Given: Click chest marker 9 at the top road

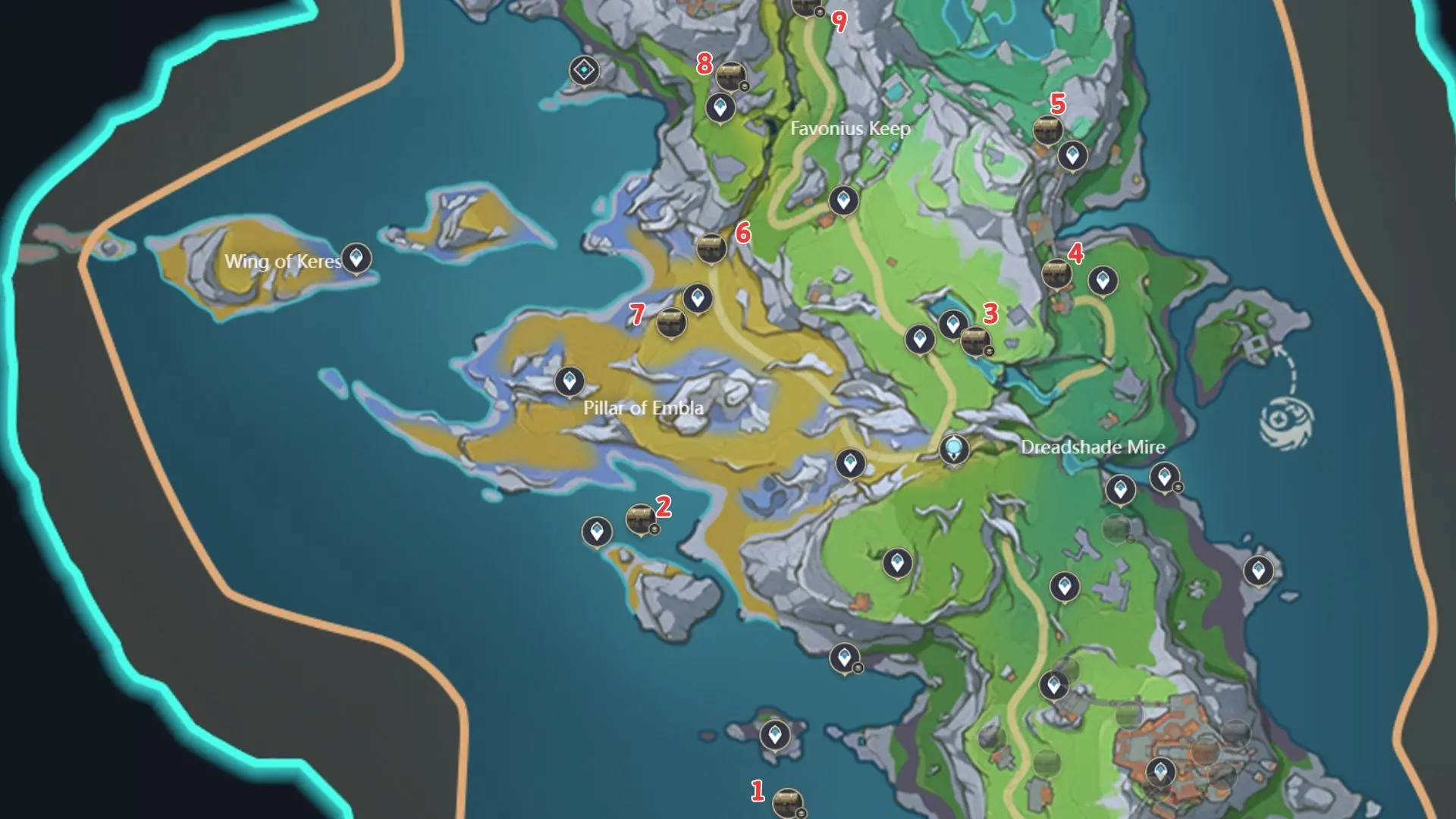Looking at the screenshot, I should 806,8.
